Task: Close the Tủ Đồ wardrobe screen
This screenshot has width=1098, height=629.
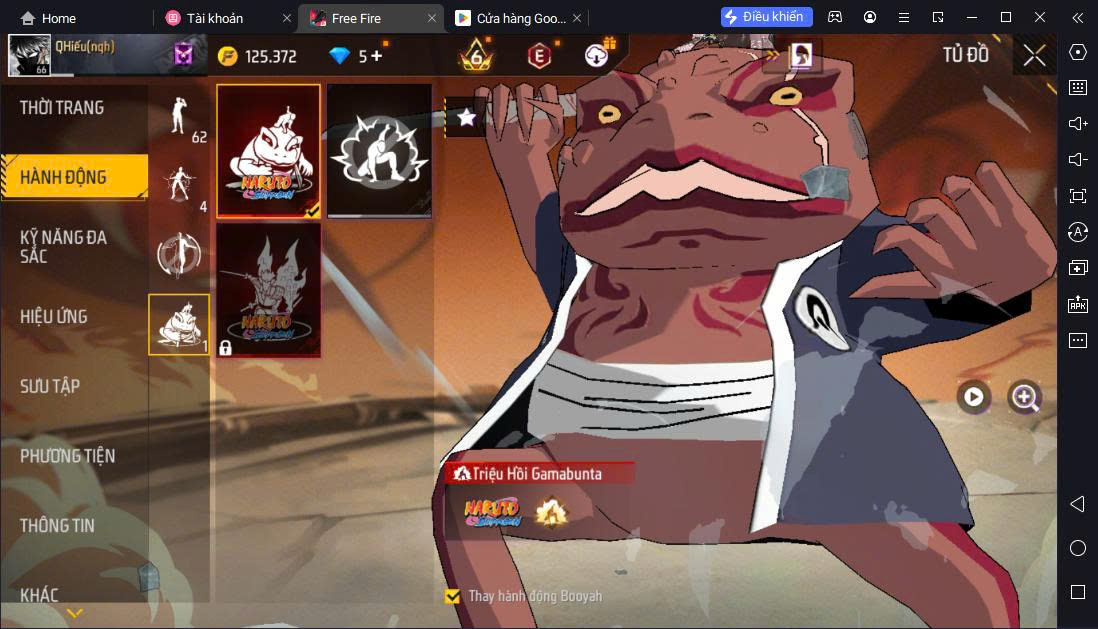Action: [x=1034, y=55]
